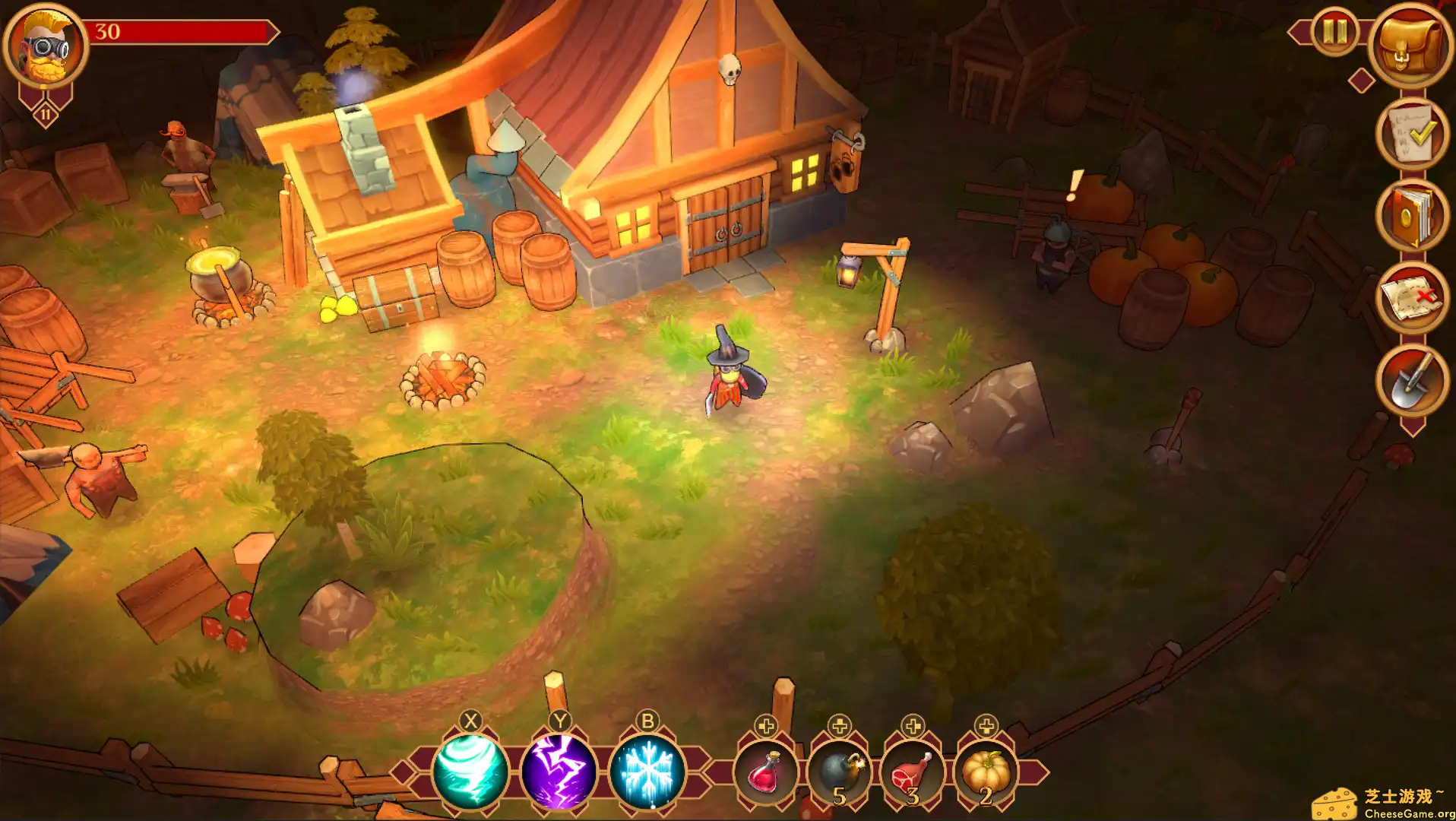Select the level 11 badge

pos(46,113)
